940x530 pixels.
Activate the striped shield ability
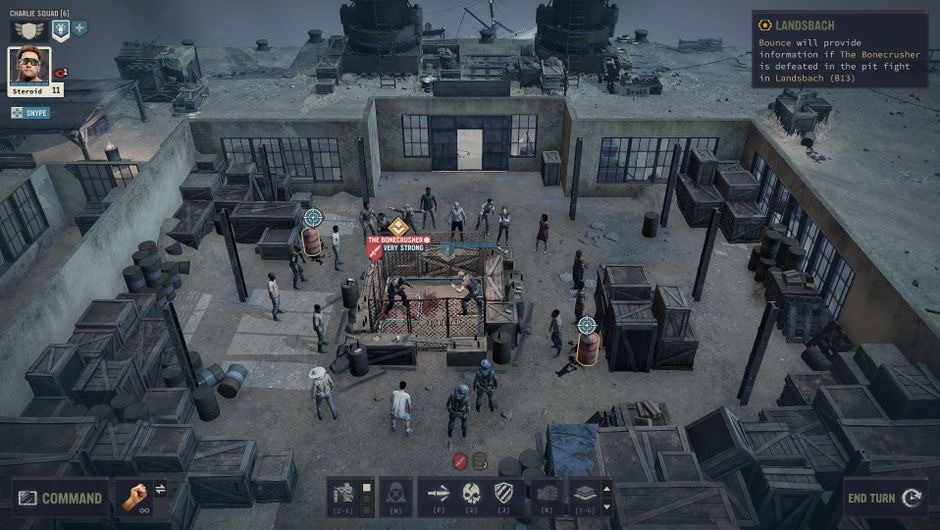(504, 494)
